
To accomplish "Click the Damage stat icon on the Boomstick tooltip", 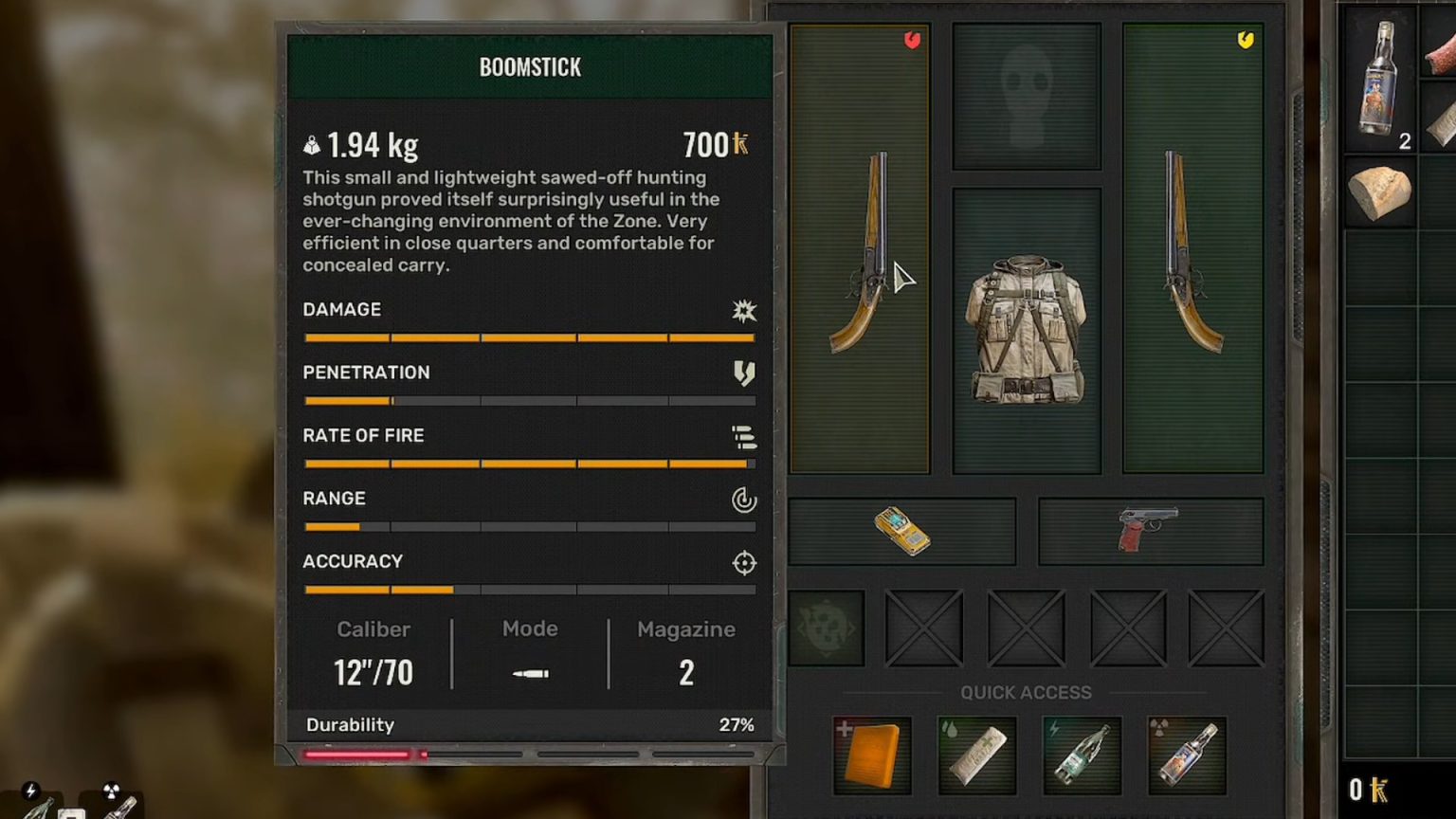I will (x=744, y=311).
